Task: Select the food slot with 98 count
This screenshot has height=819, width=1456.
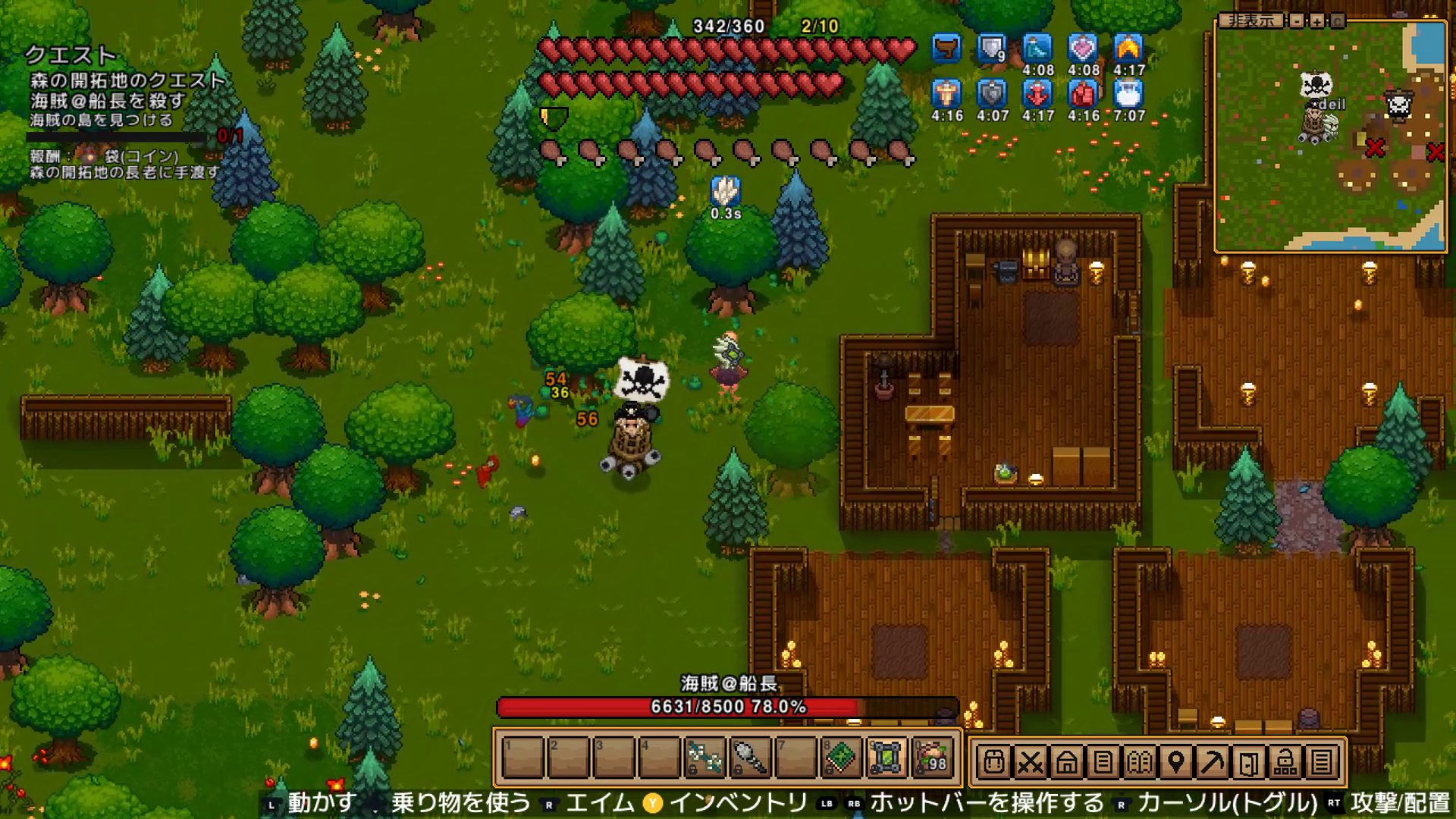Action: point(932,757)
